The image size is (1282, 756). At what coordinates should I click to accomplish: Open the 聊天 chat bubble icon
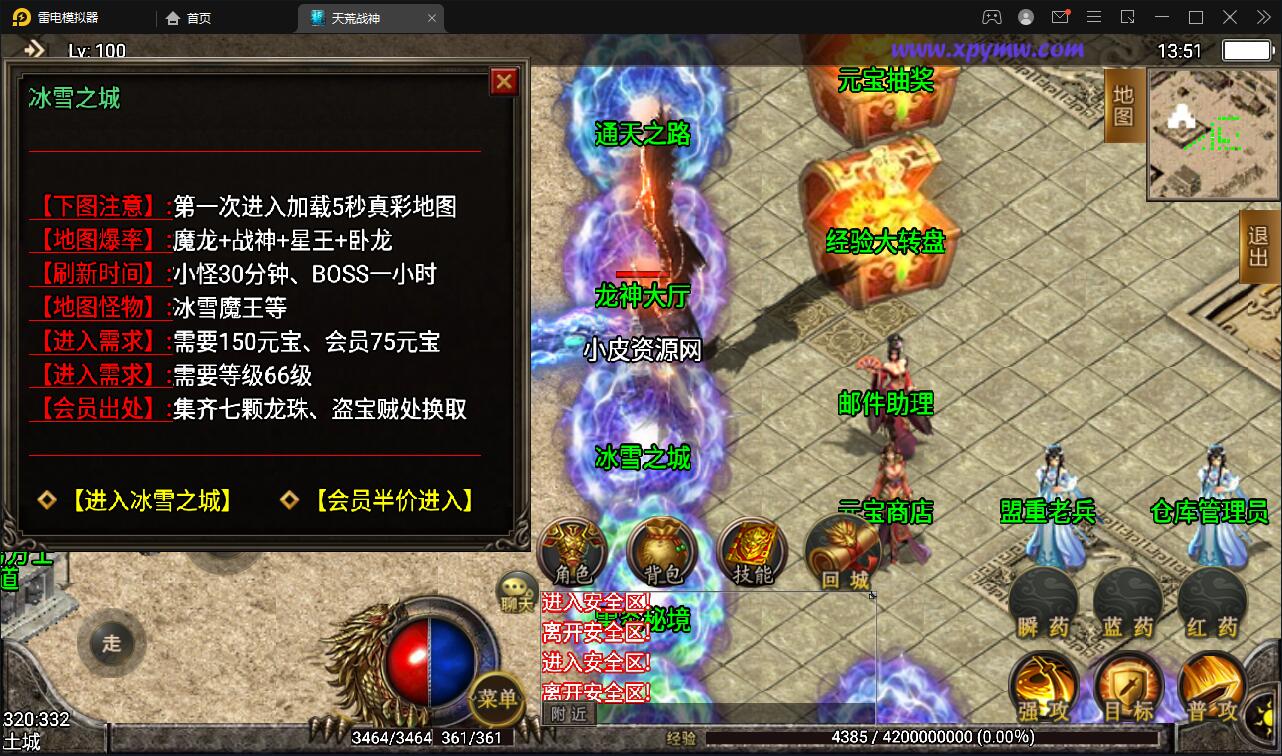514,593
